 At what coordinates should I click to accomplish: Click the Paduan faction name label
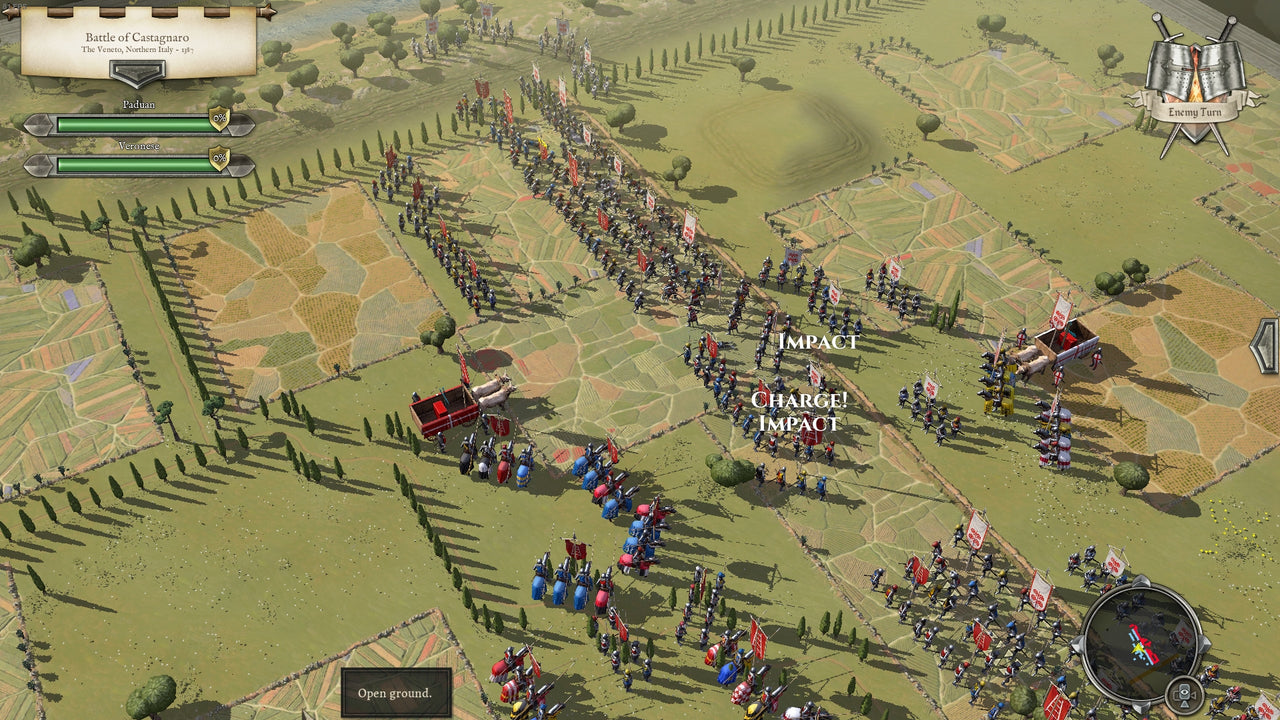(139, 104)
